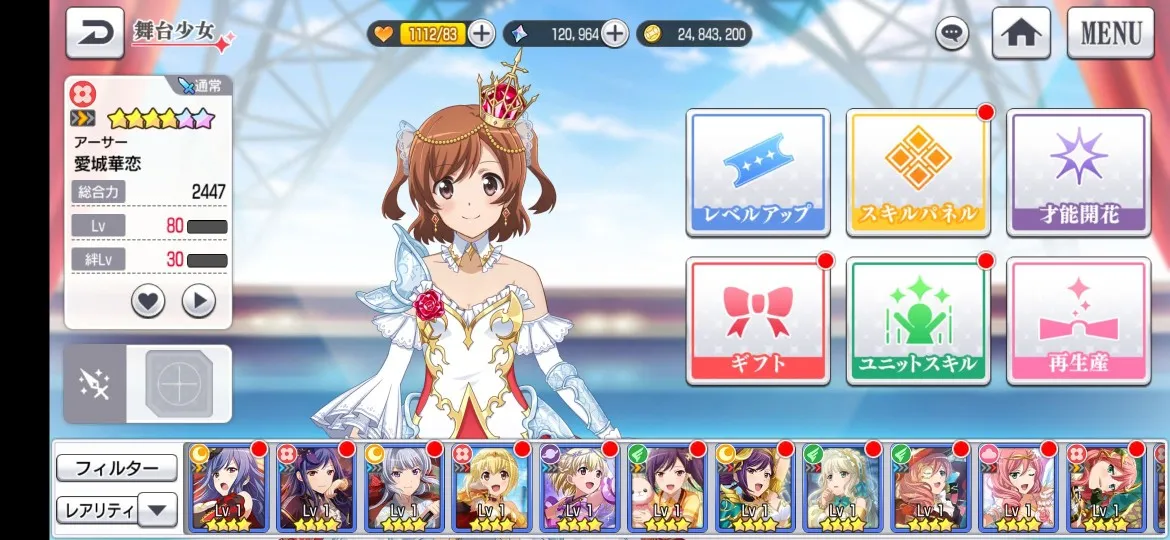Open the ユニットスキル unit skill menu

(917, 320)
